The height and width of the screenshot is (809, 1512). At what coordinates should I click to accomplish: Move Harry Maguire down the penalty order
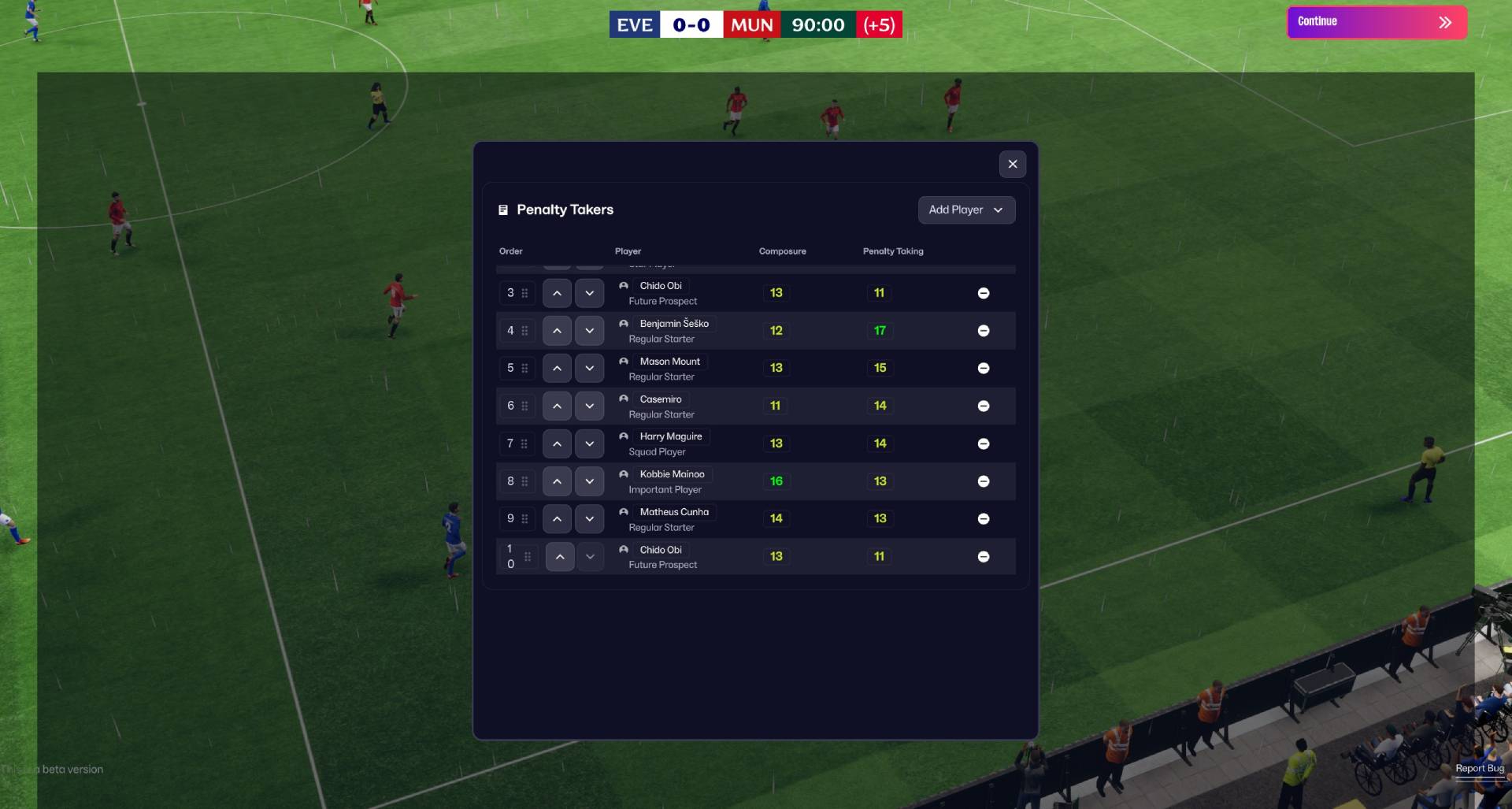click(589, 443)
